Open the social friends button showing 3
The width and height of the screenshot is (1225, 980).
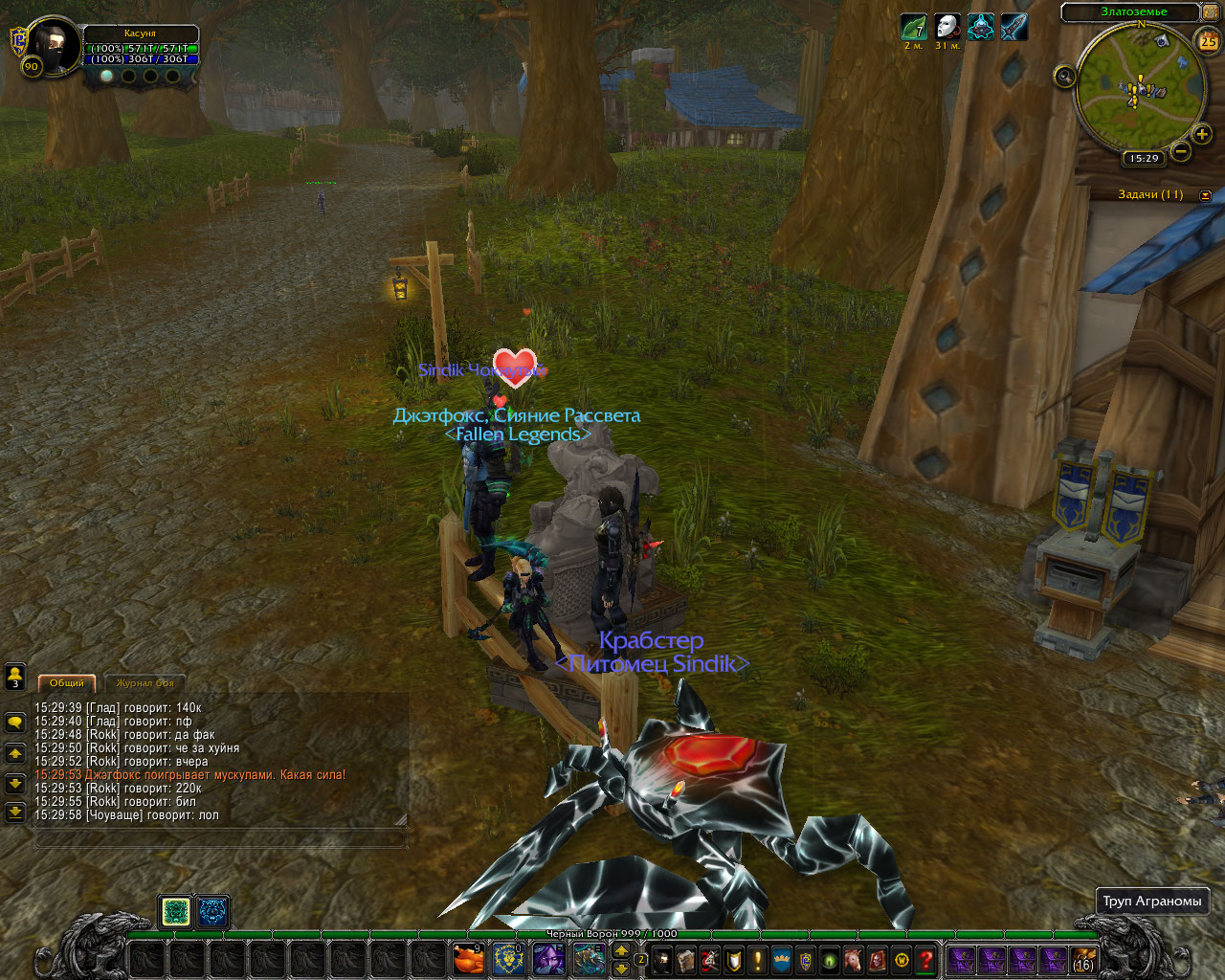pos(15,677)
